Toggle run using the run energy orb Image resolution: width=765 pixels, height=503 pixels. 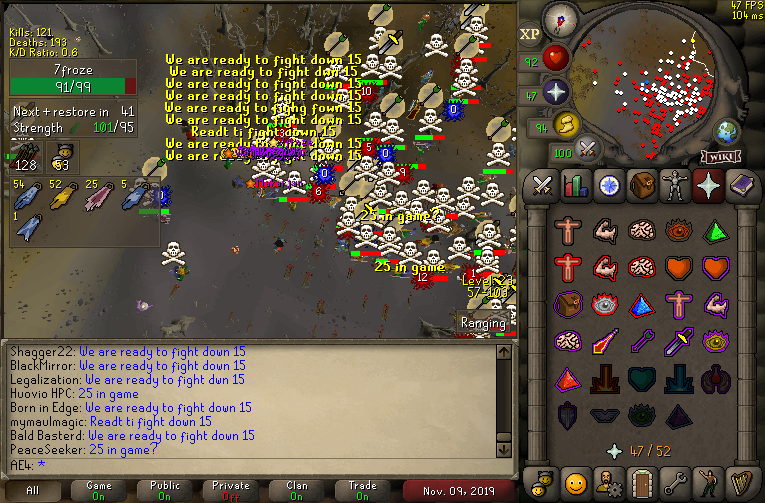point(566,125)
